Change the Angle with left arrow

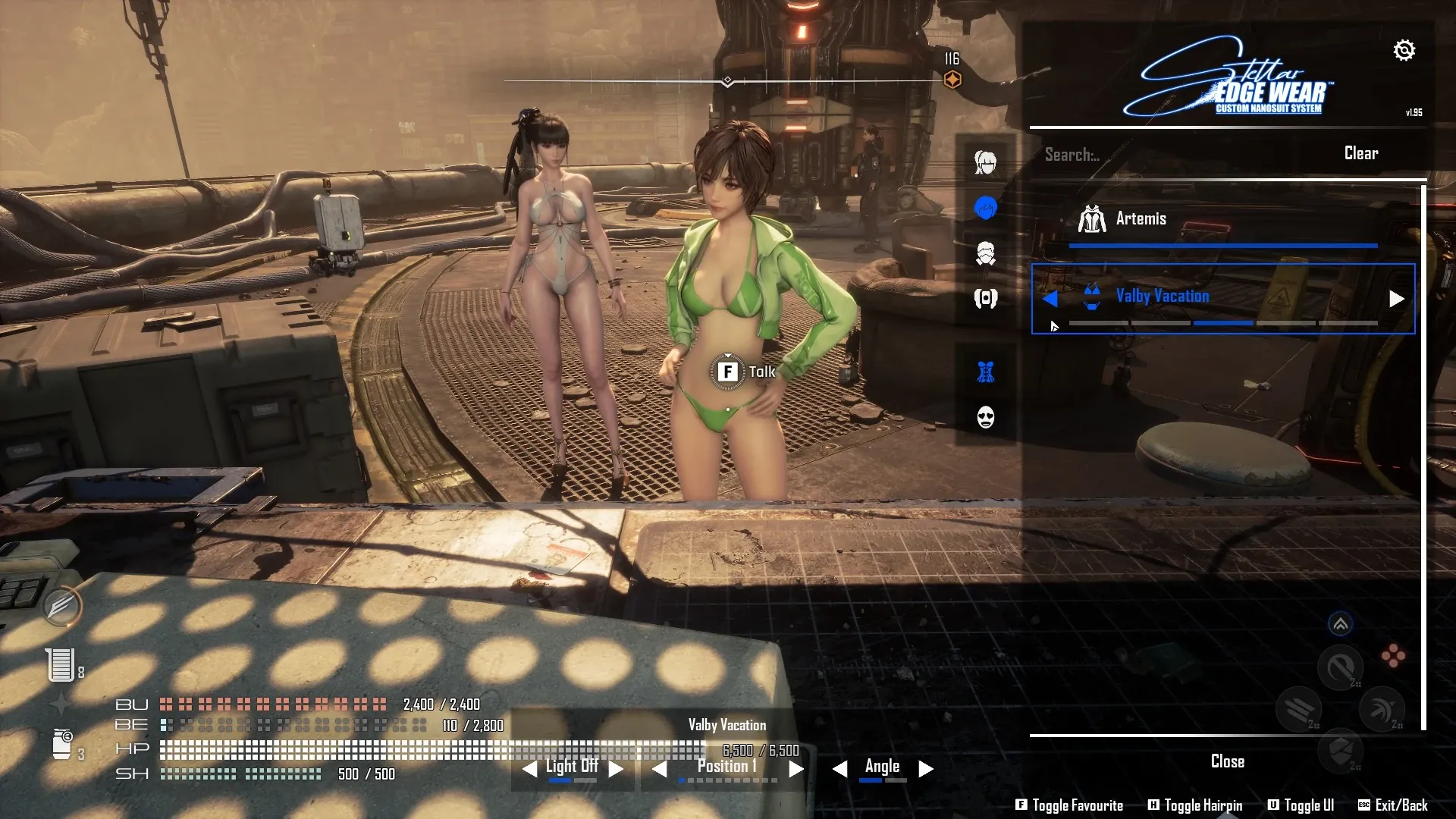(839, 769)
